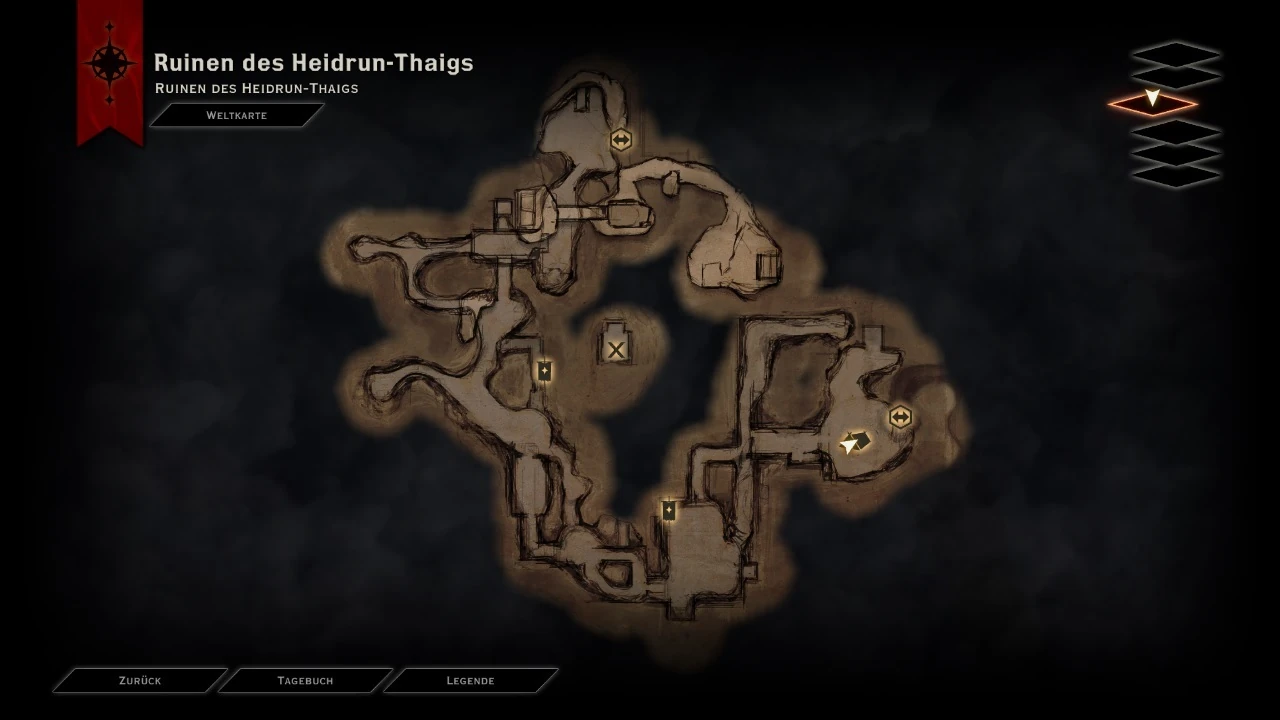Switch to the Weltkarte view

pos(236,114)
